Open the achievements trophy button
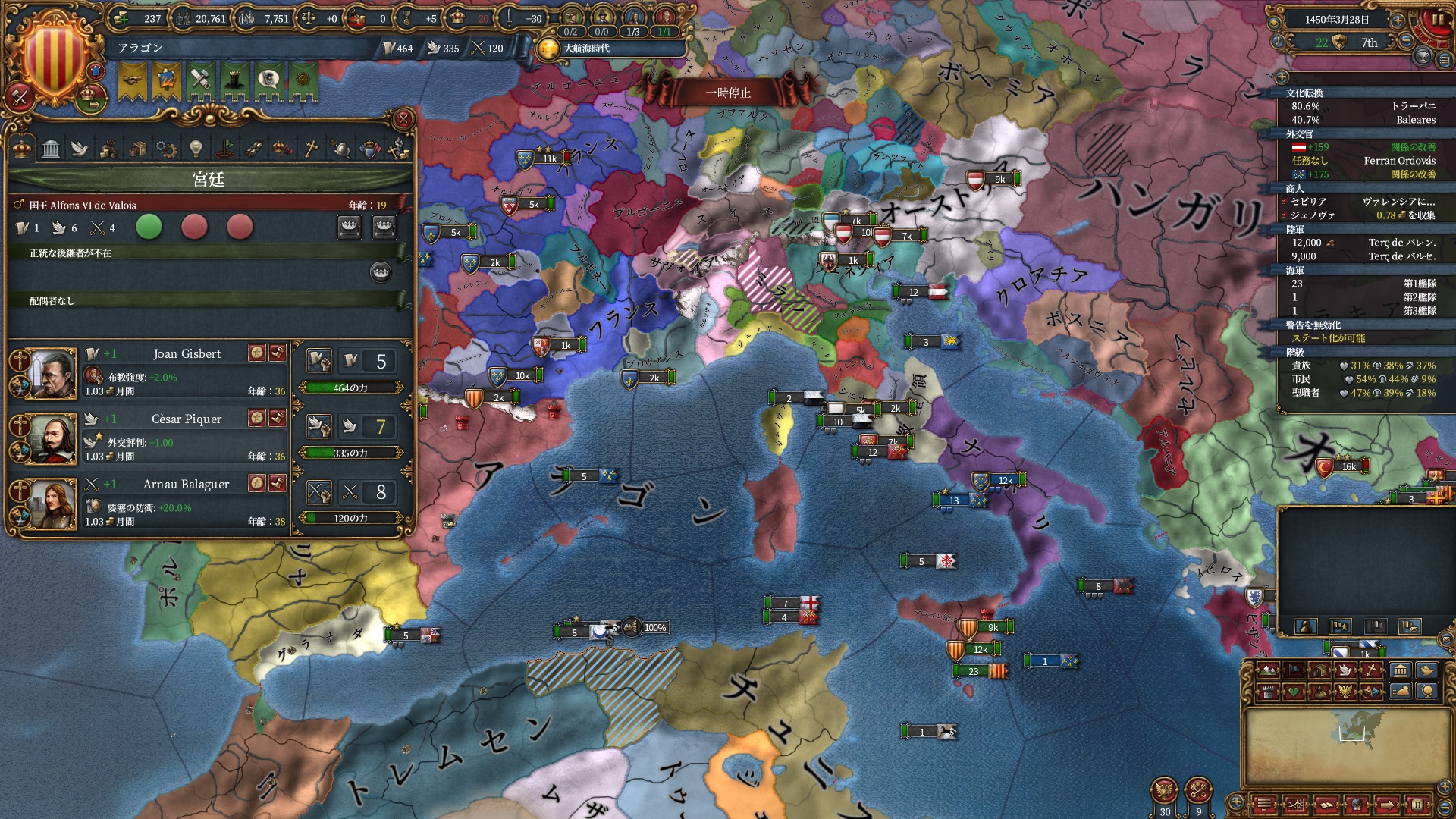1456x819 pixels. [x=1423, y=56]
